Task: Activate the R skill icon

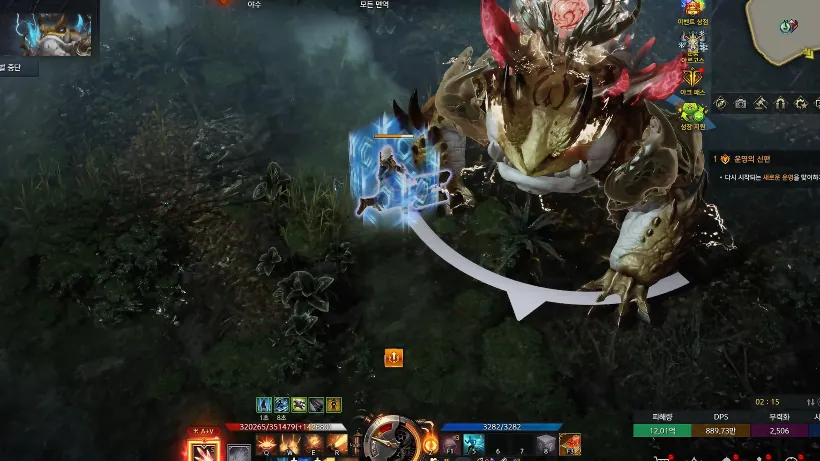Action: [338, 443]
